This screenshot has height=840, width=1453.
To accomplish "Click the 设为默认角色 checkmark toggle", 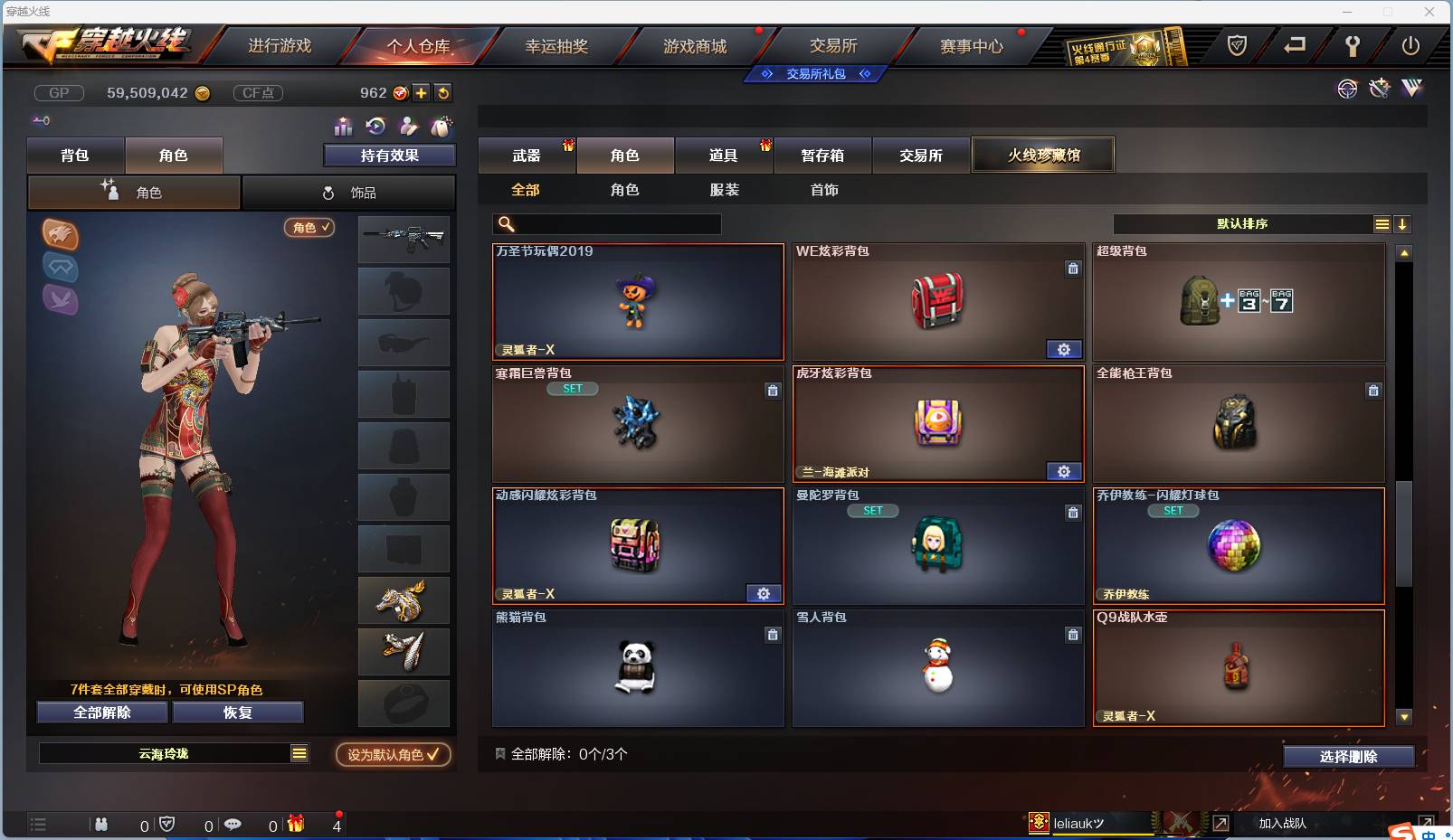I will click(393, 755).
